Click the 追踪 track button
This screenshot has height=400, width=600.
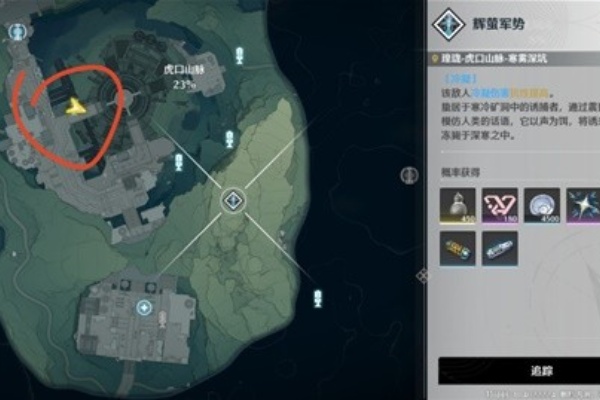click(519, 371)
